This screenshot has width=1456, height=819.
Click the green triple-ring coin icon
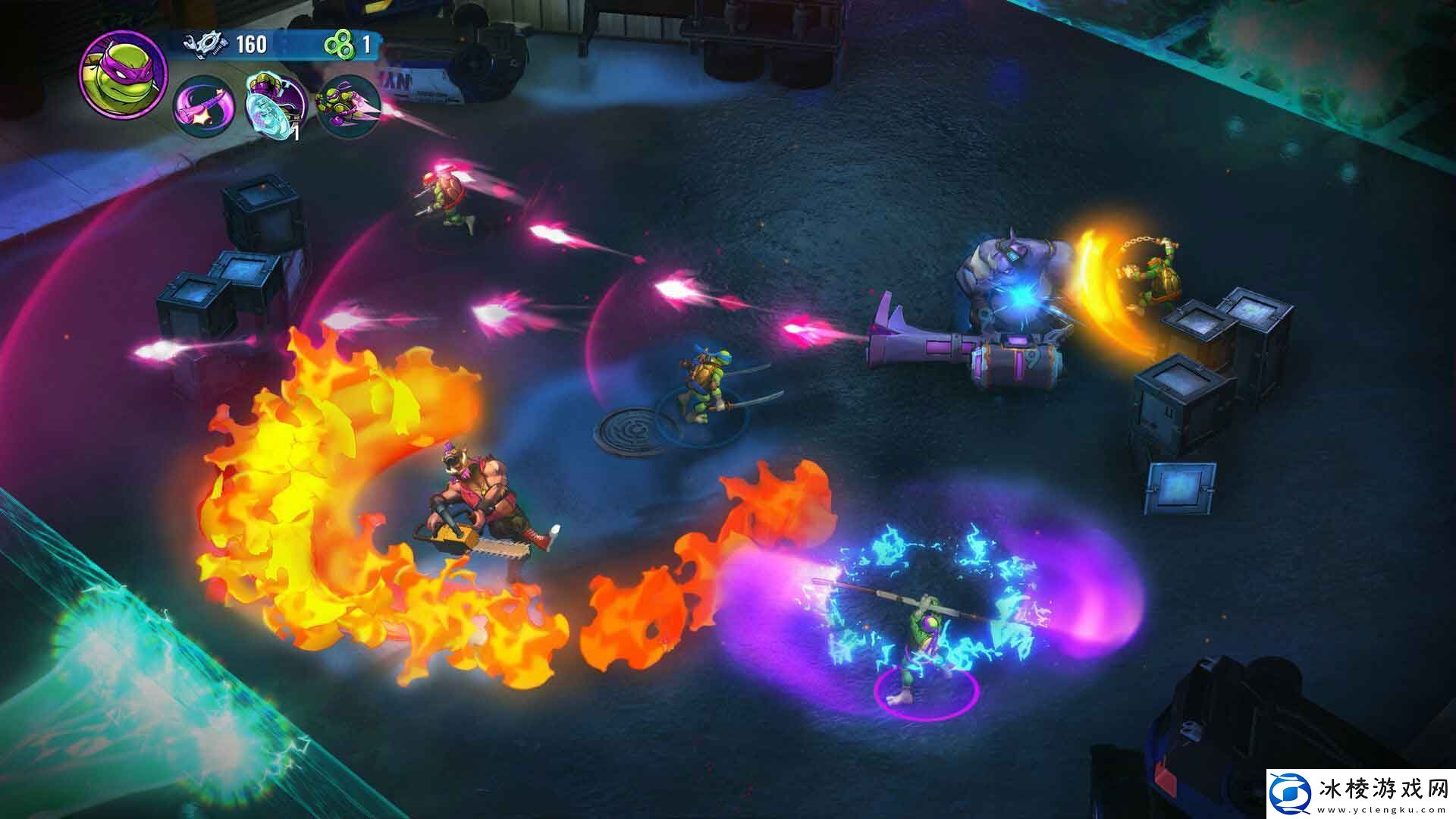339,45
